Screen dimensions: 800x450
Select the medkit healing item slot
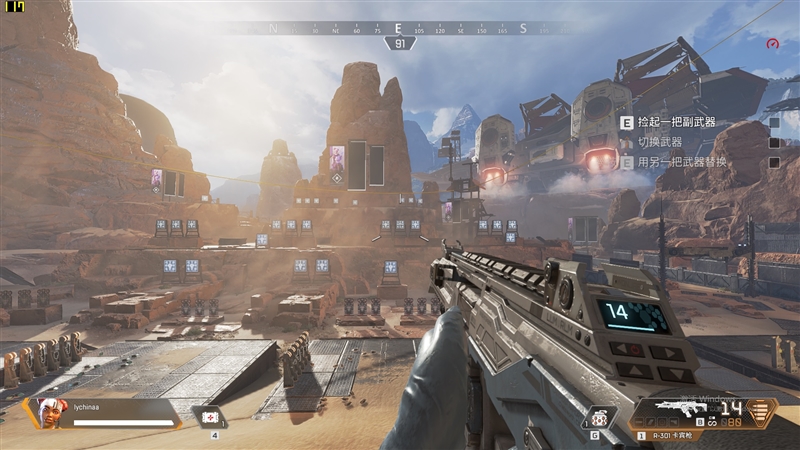click(212, 418)
